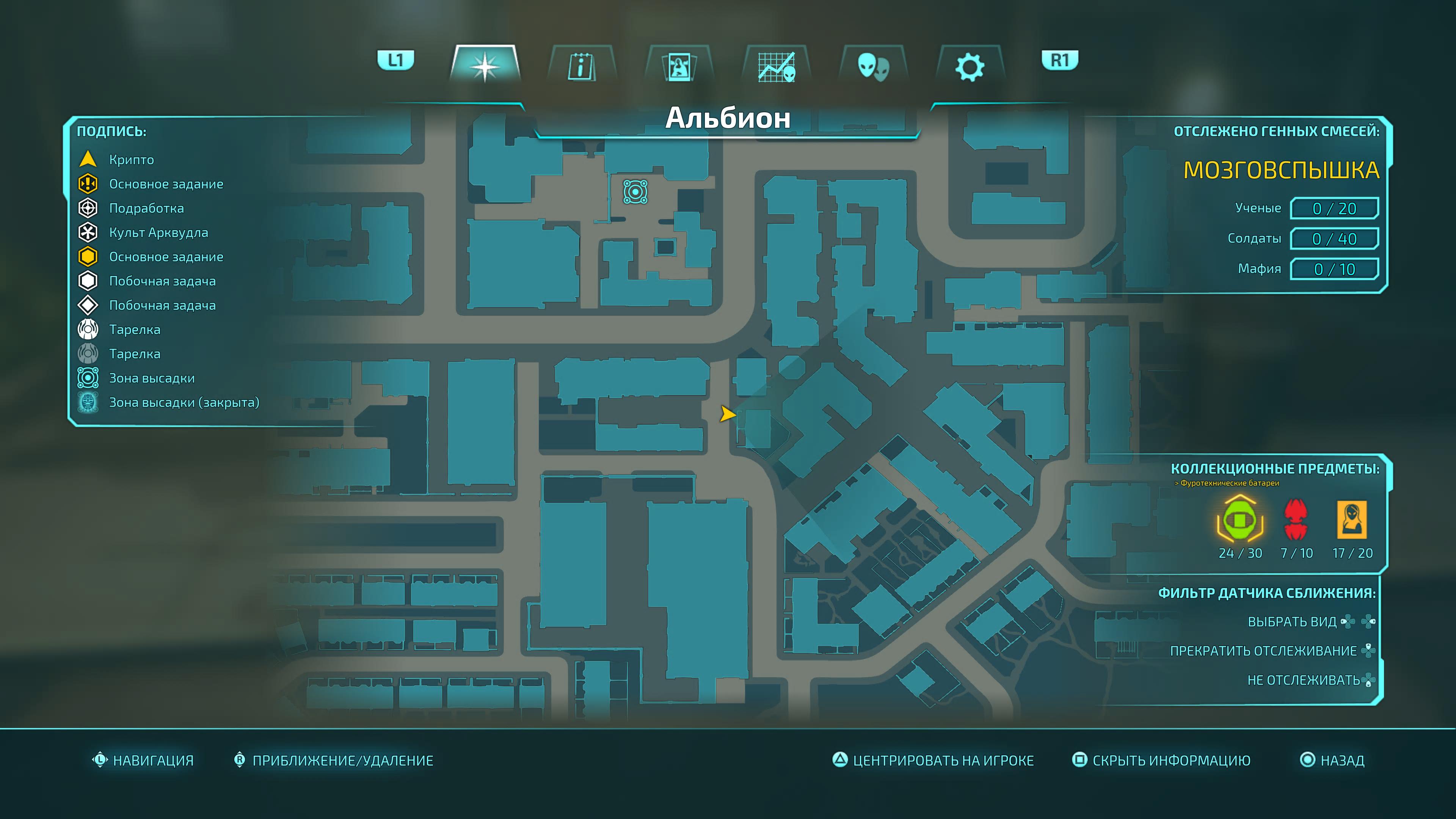Select the landing zone marker on map
Viewport: 1456px width, 819px height.
click(x=635, y=191)
